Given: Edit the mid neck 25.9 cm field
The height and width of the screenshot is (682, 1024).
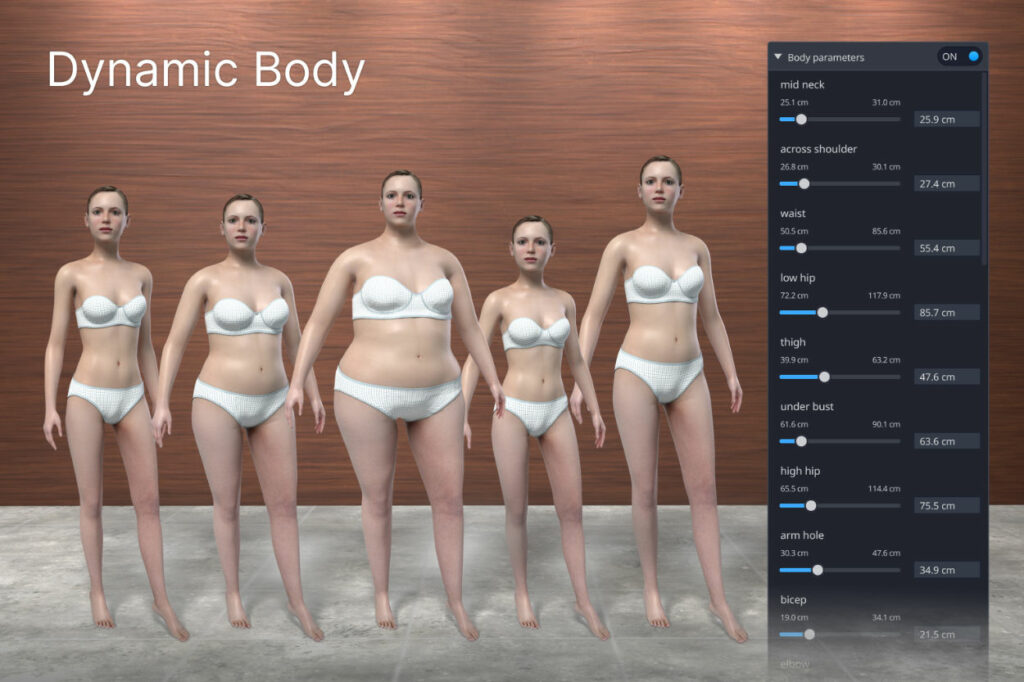Looking at the screenshot, I should click(x=946, y=119).
